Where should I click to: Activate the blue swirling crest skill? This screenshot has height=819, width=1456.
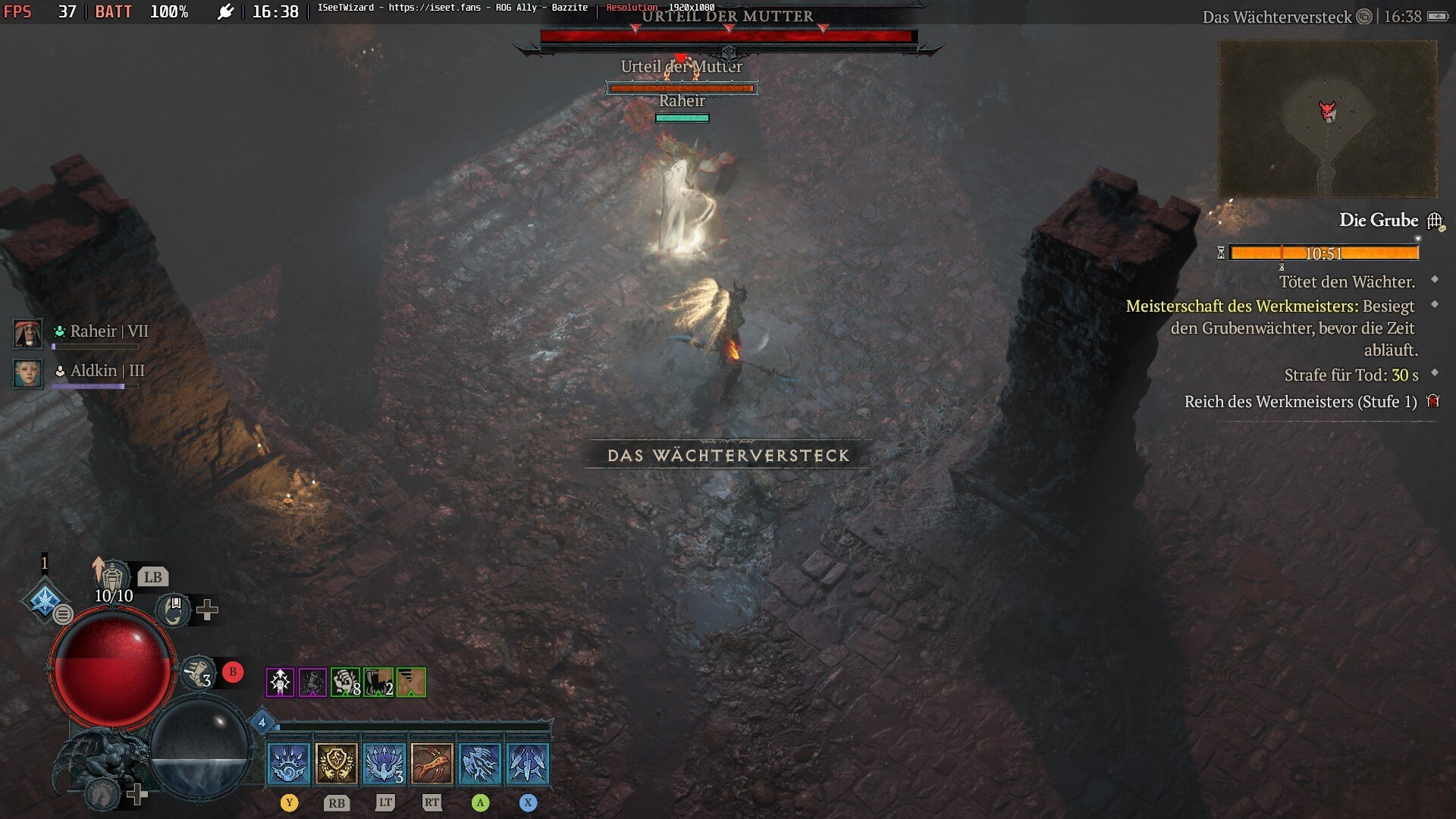pos(289,763)
